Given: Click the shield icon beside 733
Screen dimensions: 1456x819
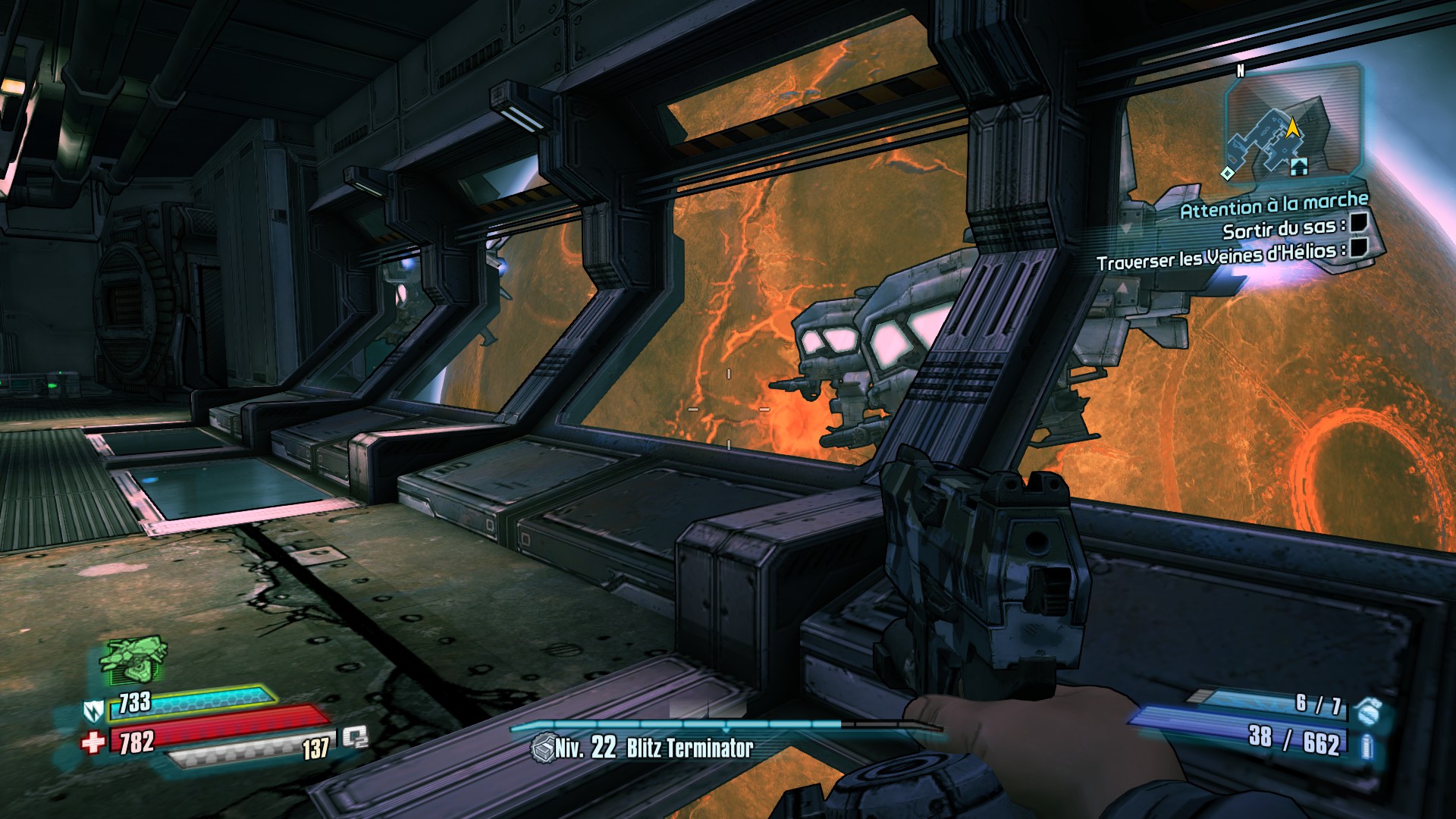Looking at the screenshot, I should coord(93,711).
